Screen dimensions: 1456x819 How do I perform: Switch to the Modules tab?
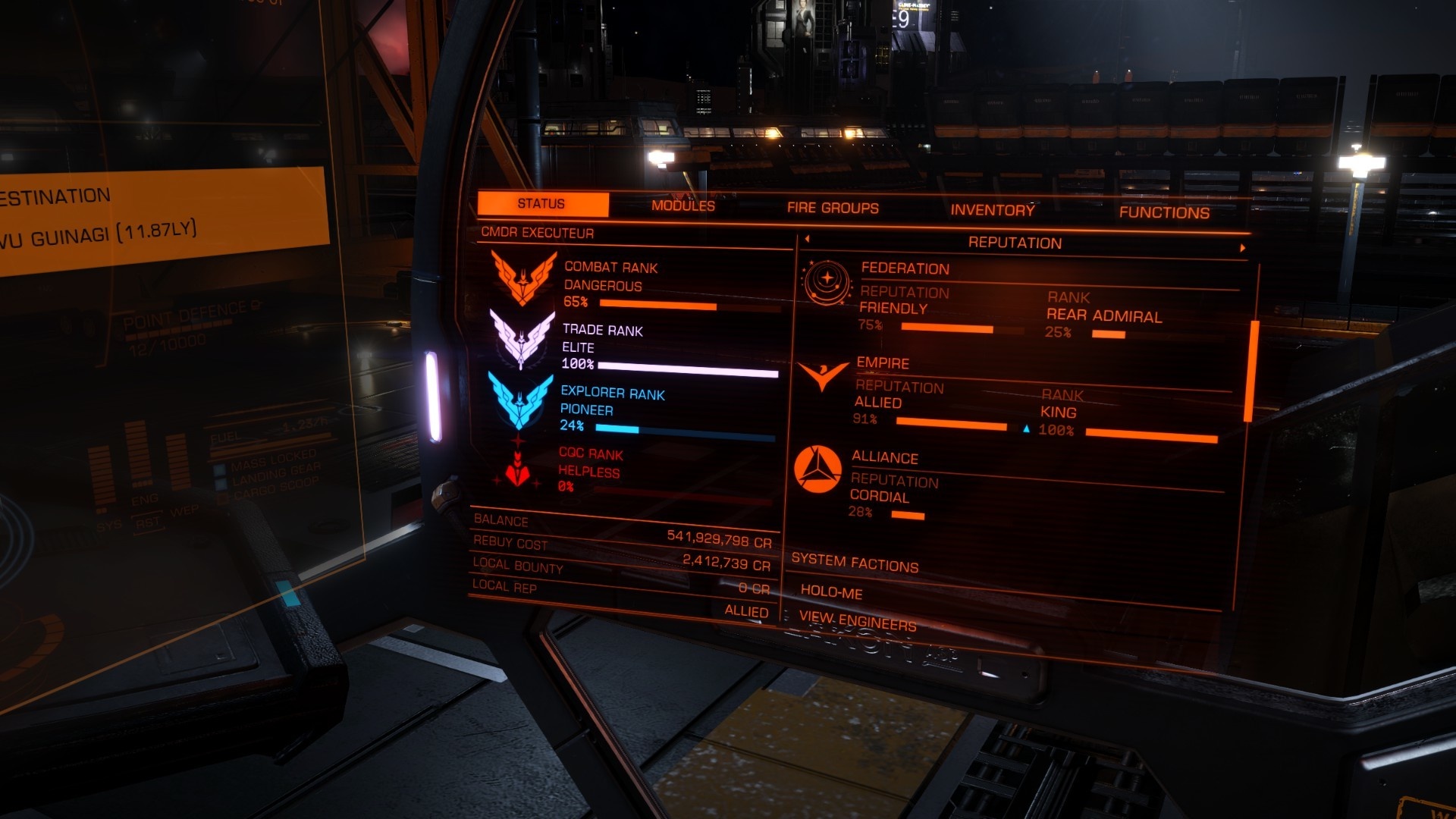pos(682,206)
